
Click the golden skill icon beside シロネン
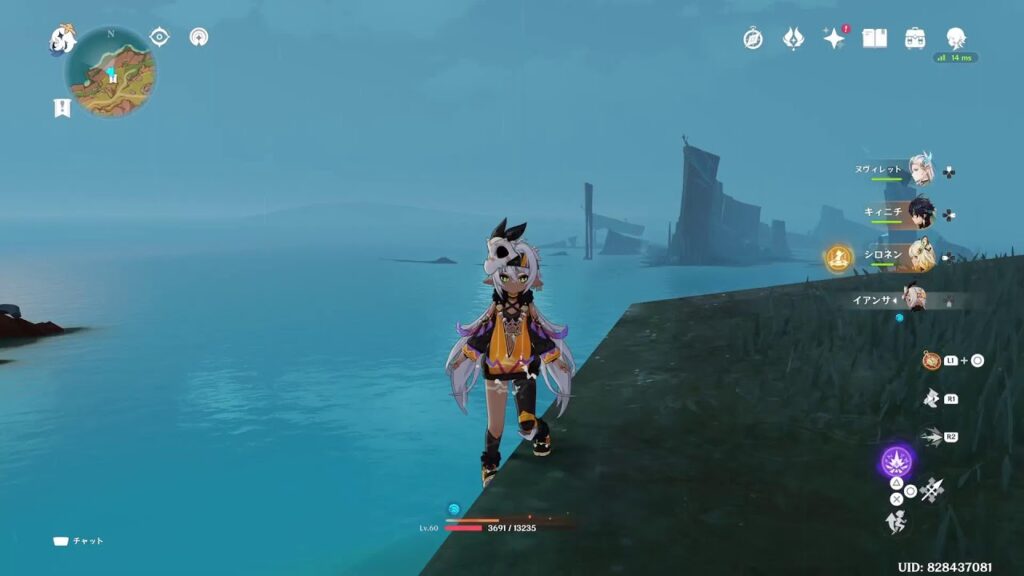tap(838, 258)
